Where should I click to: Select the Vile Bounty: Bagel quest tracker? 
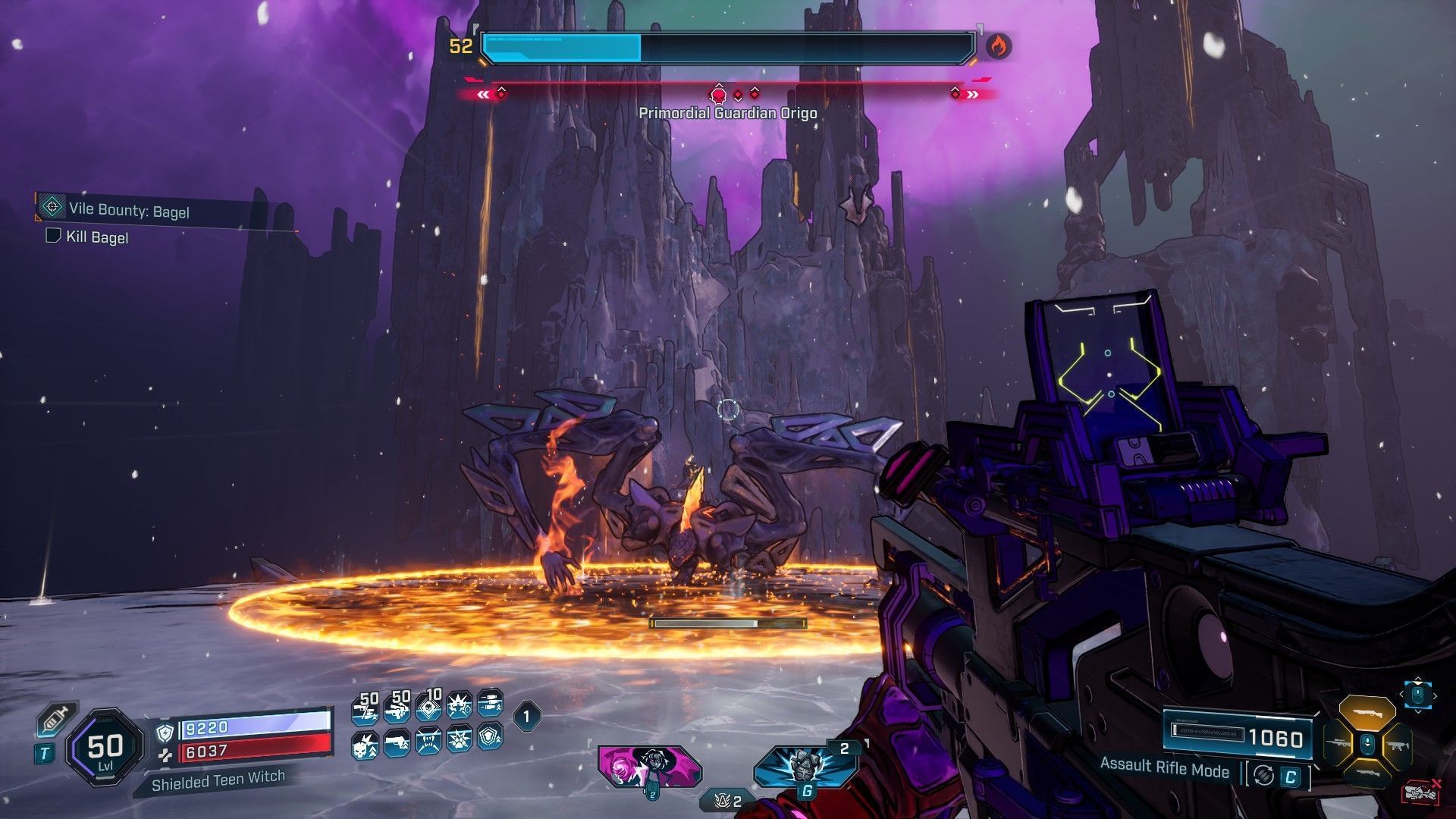coord(129,210)
